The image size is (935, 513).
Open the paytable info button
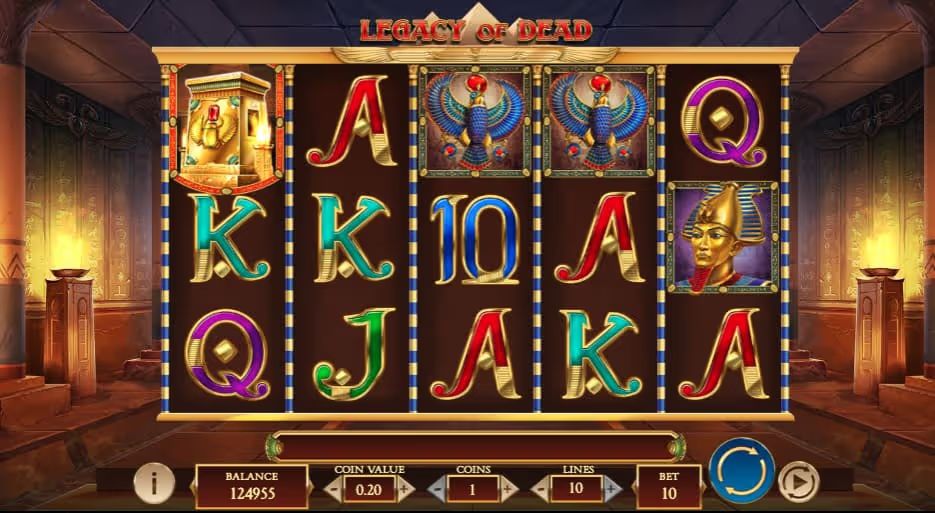click(x=154, y=484)
